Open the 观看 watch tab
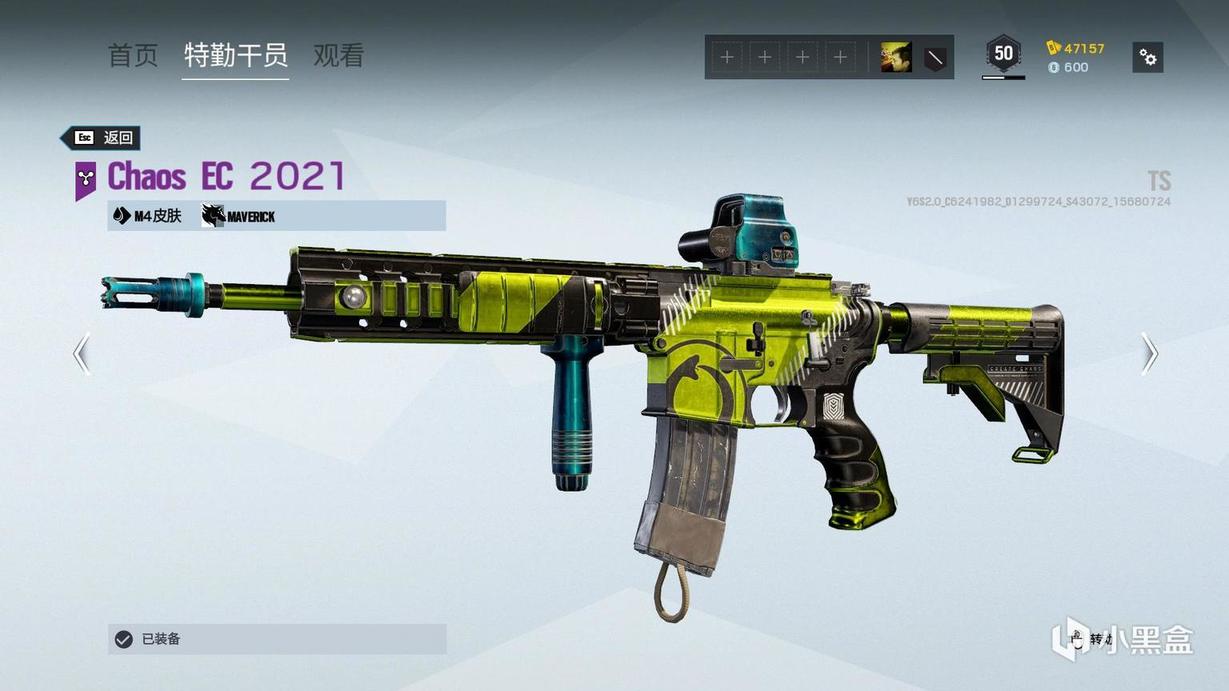The width and height of the screenshot is (1229, 691). pos(338,56)
